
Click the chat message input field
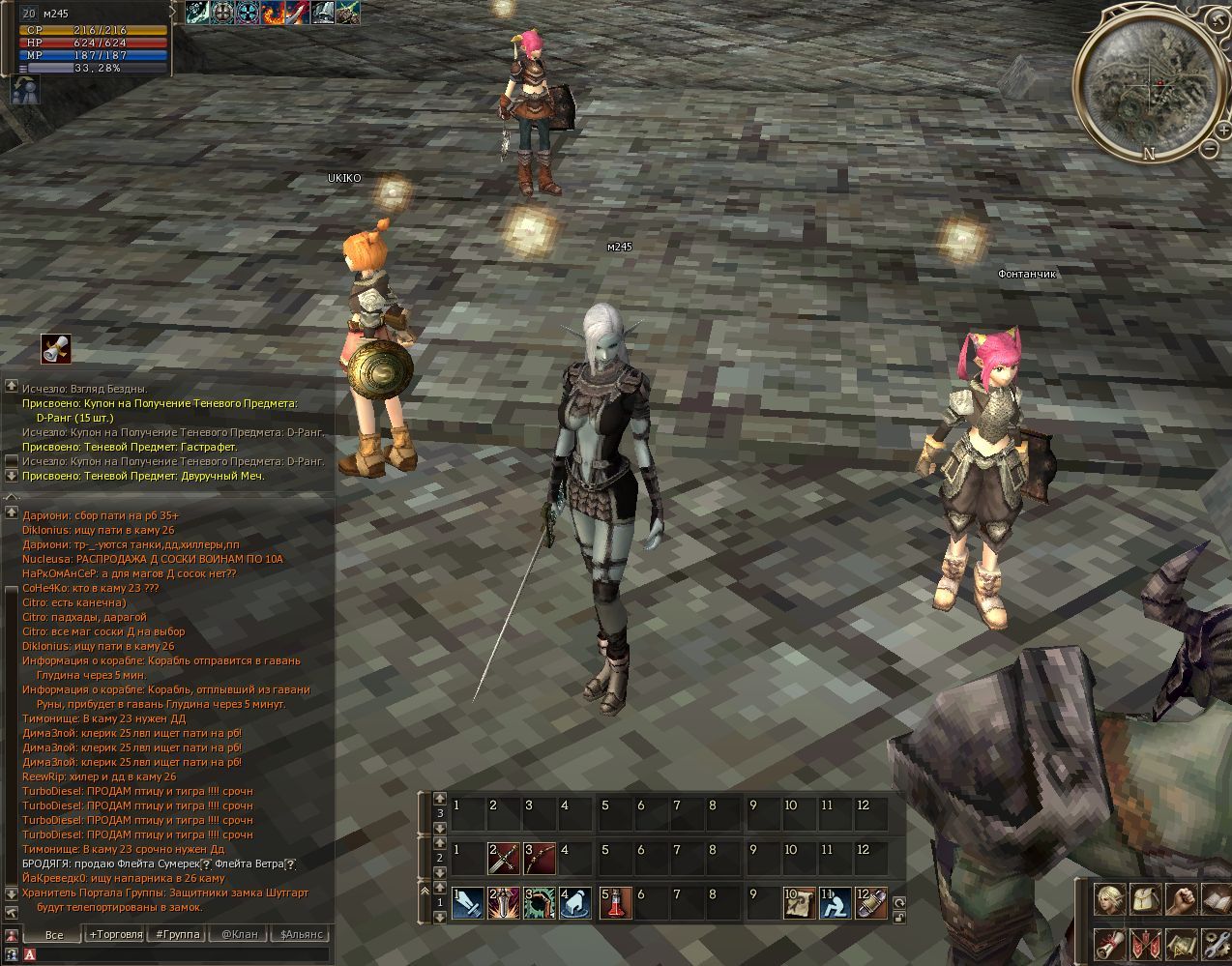pyautogui.click(x=179, y=955)
